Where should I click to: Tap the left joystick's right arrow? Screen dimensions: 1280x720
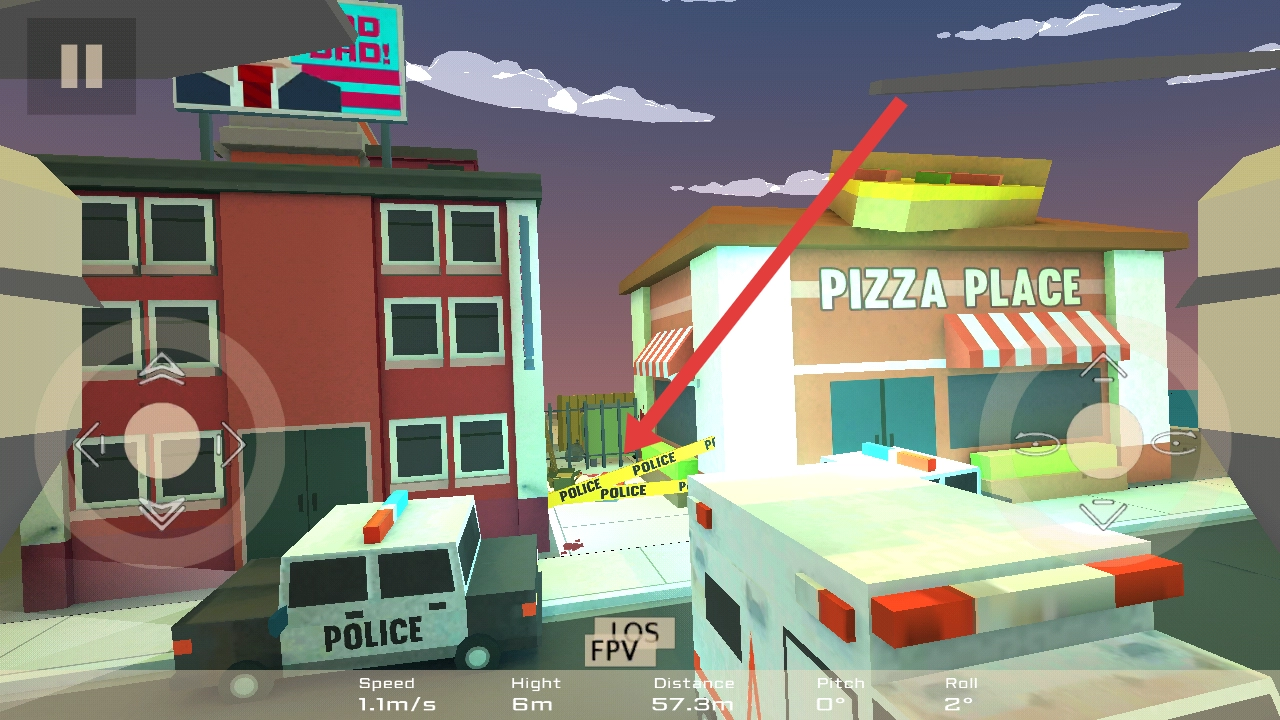pyautogui.click(x=233, y=444)
